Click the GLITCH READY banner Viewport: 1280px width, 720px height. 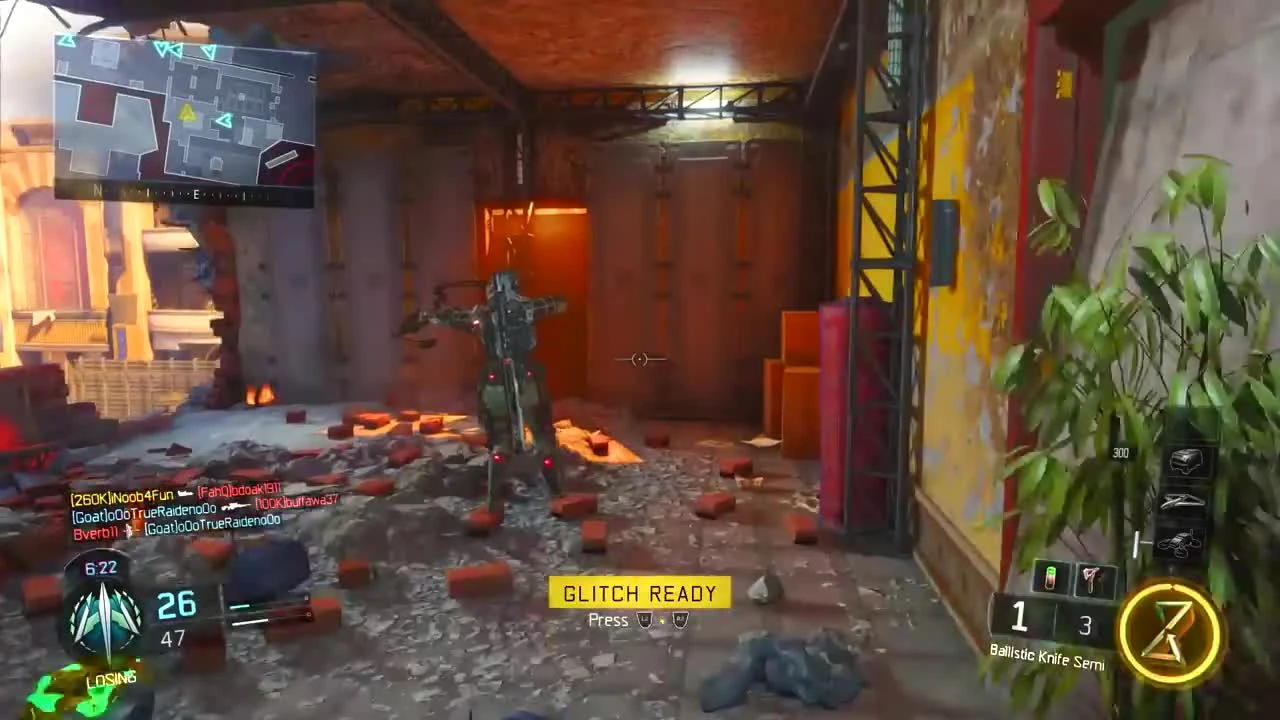click(x=639, y=593)
